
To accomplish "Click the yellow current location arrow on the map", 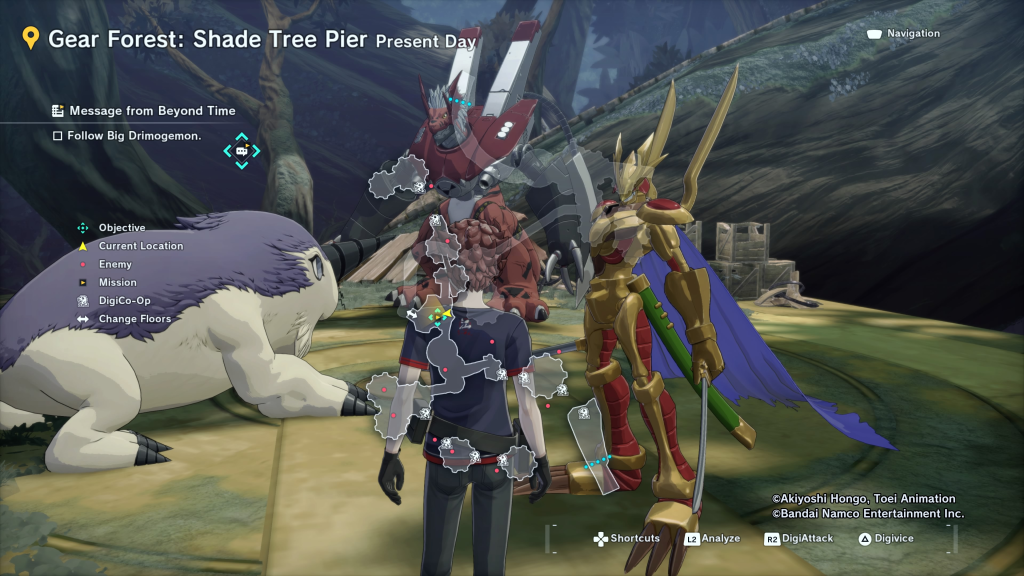I will (x=448, y=314).
